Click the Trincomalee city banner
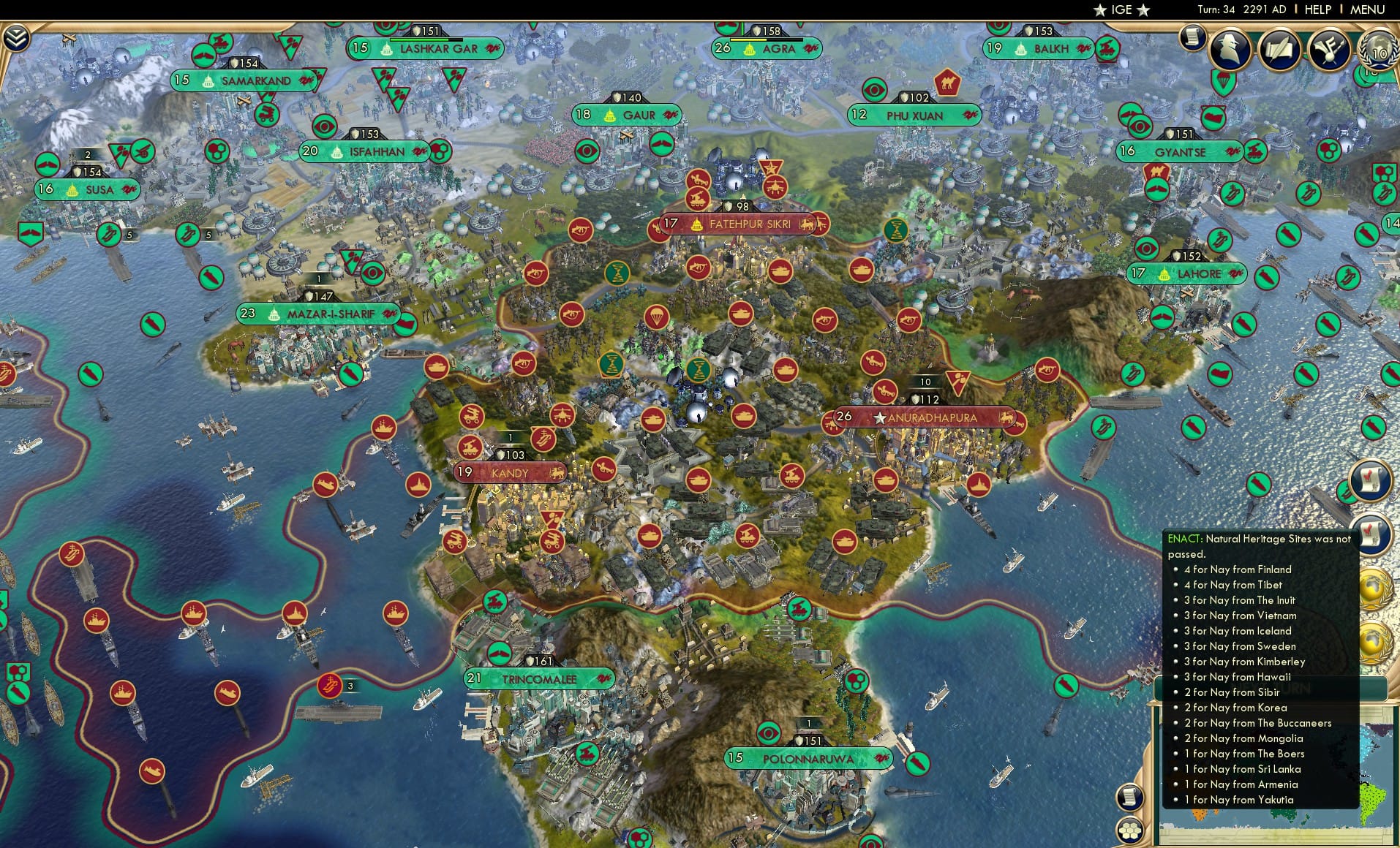Image resolution: width=1400 pixels, height=848 pixels. (x=539, y=678)
